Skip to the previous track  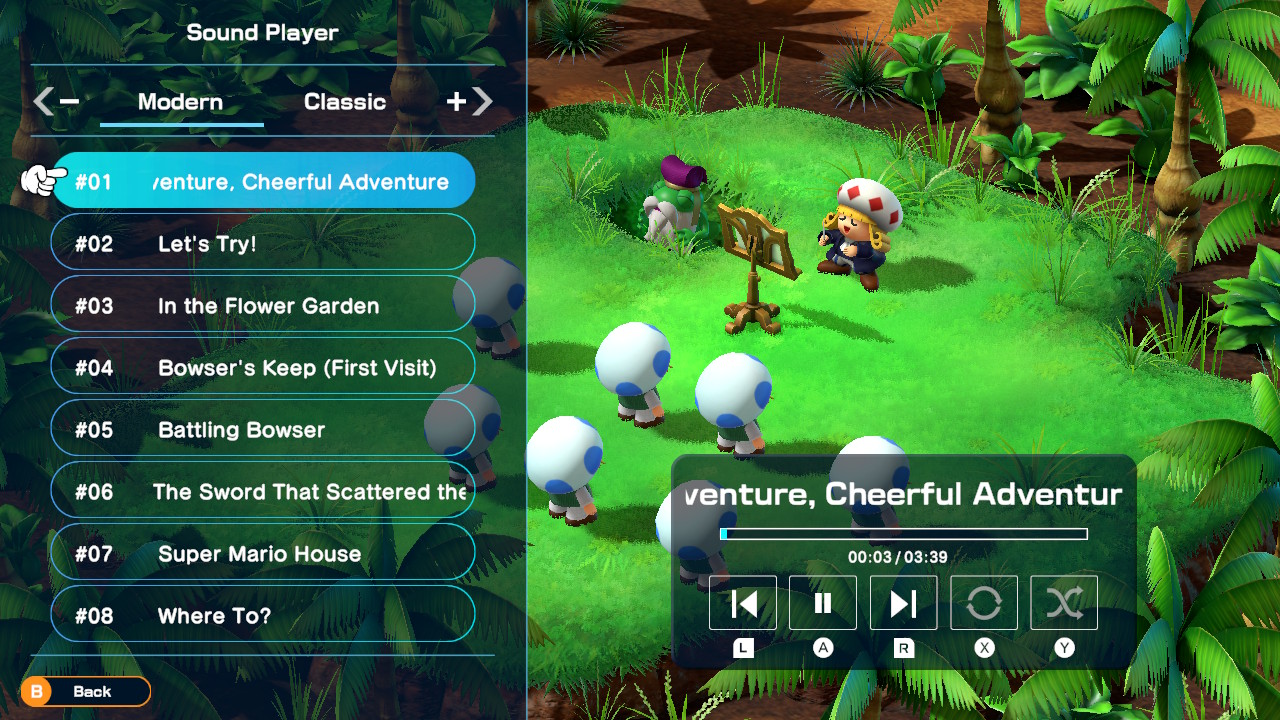coord(743,603)
